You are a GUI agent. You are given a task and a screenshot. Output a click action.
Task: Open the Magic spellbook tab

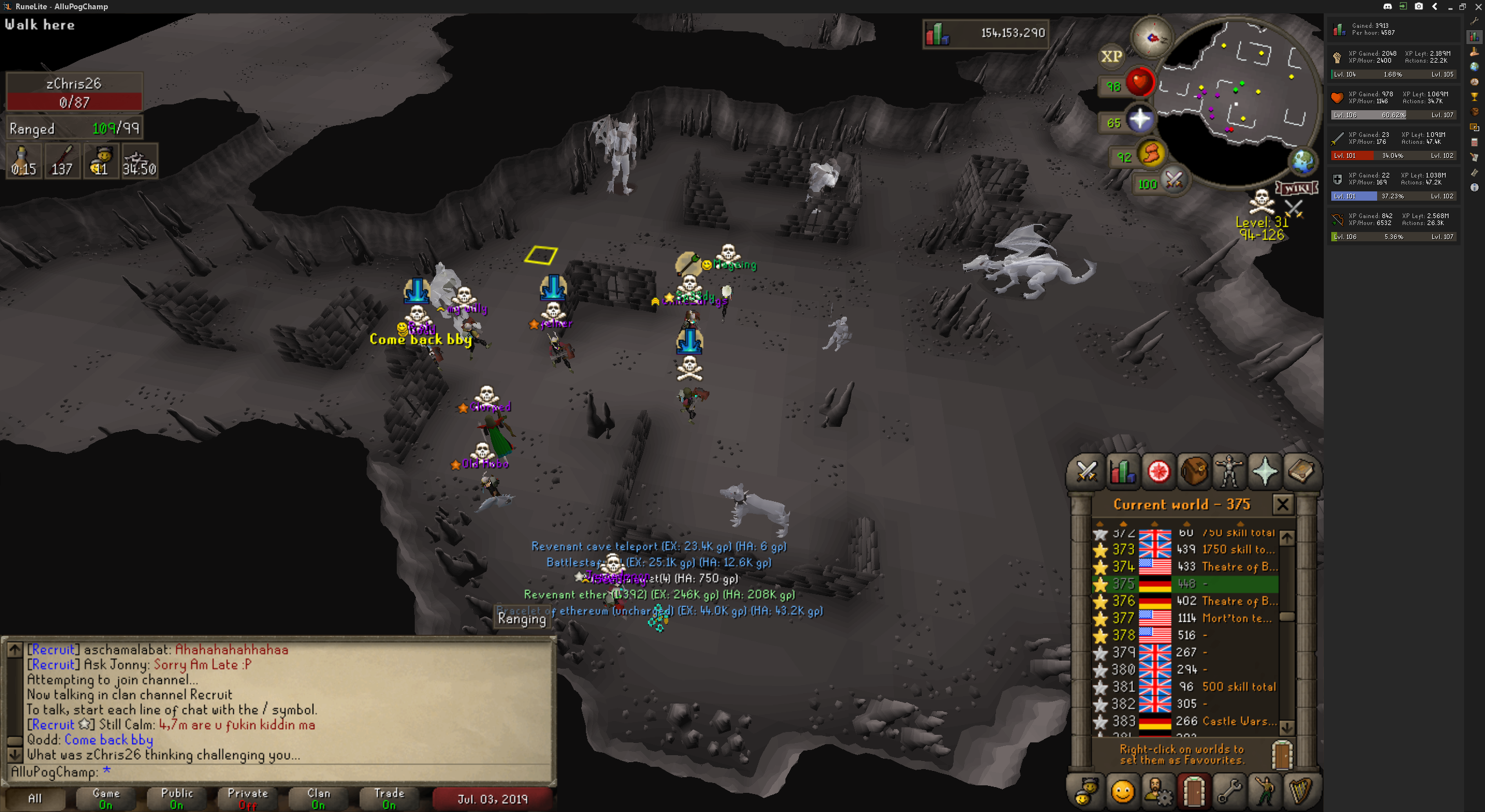[x=1301, y=472]
